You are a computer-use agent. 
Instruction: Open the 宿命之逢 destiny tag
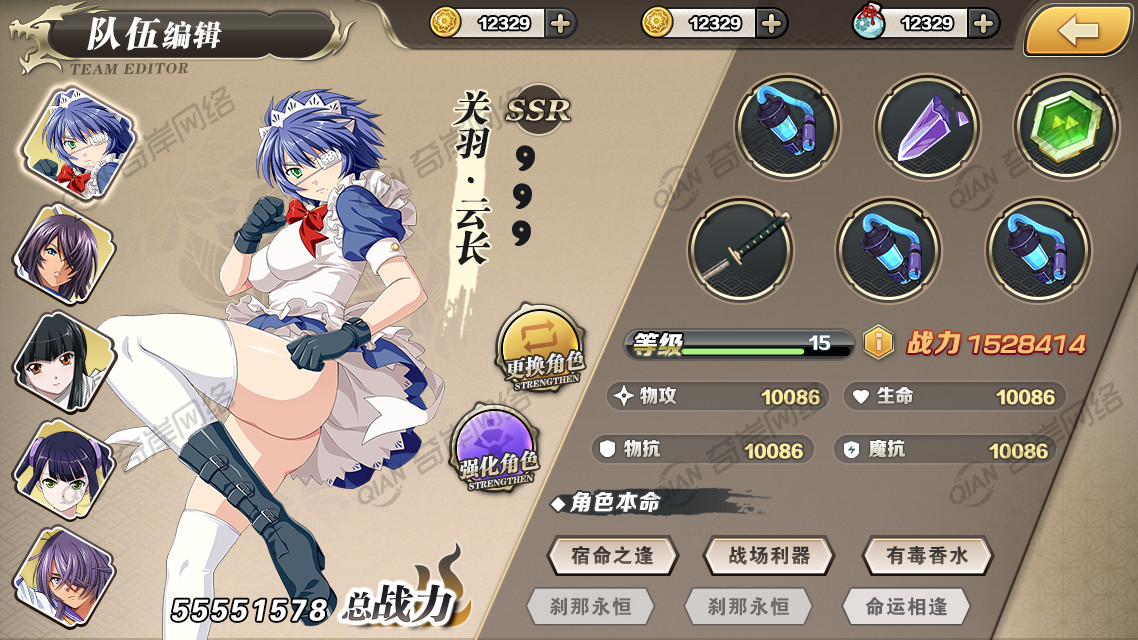point(612,556)
